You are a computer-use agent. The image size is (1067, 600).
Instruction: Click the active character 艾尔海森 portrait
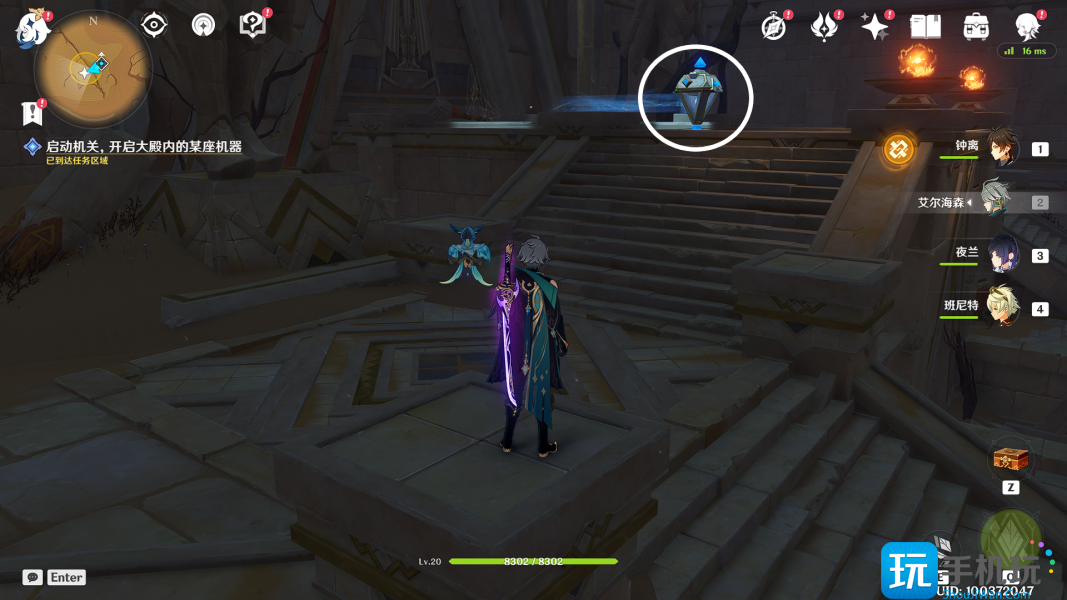click(996, 200)
